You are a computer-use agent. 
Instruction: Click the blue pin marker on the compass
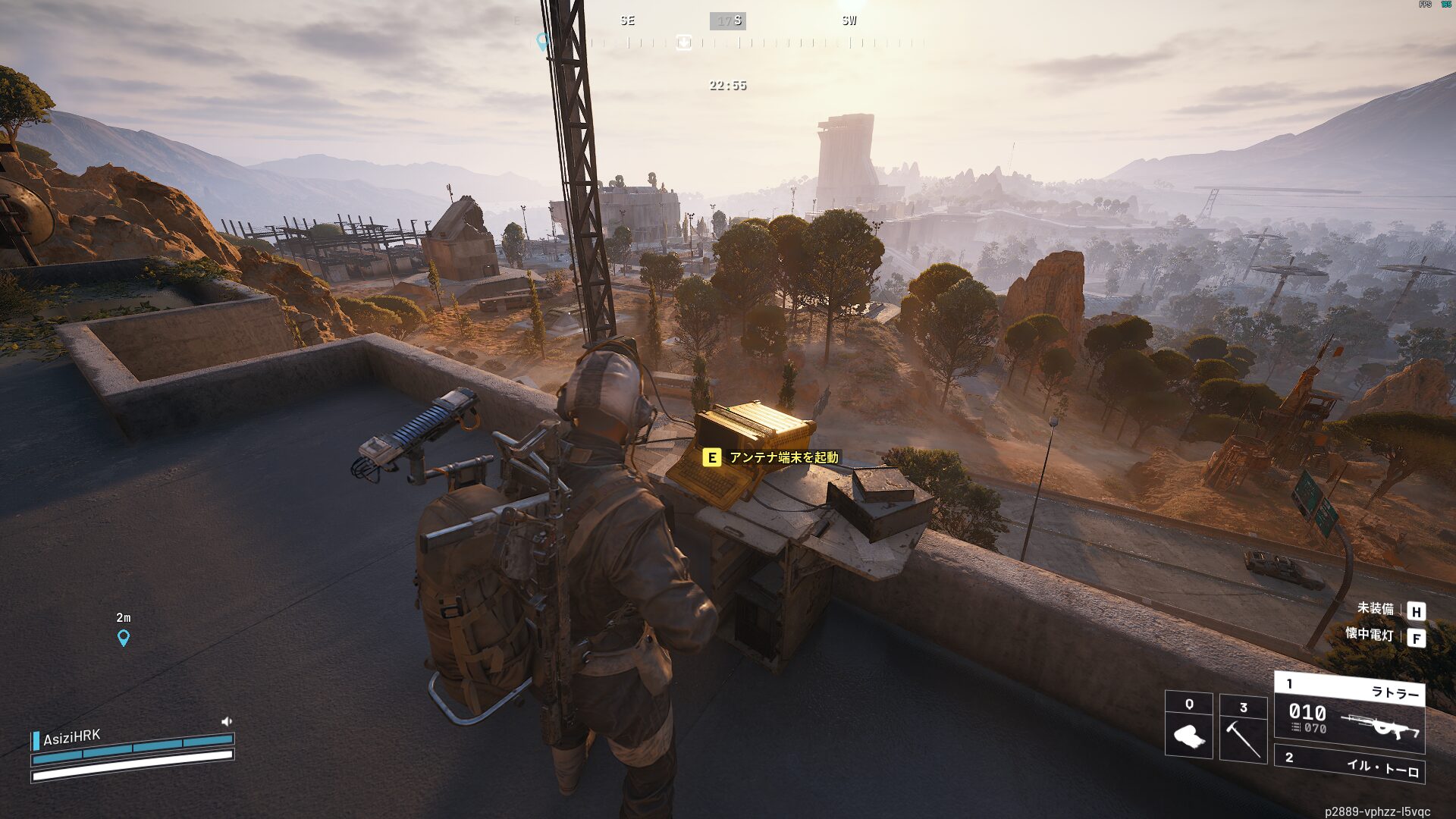tap(542, 40)
